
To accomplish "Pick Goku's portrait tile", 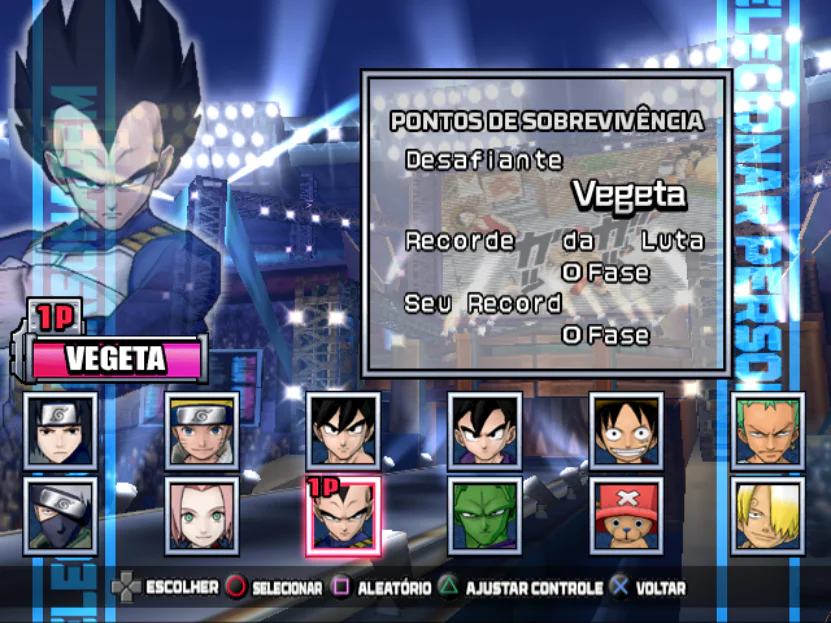I will [343, 430].
